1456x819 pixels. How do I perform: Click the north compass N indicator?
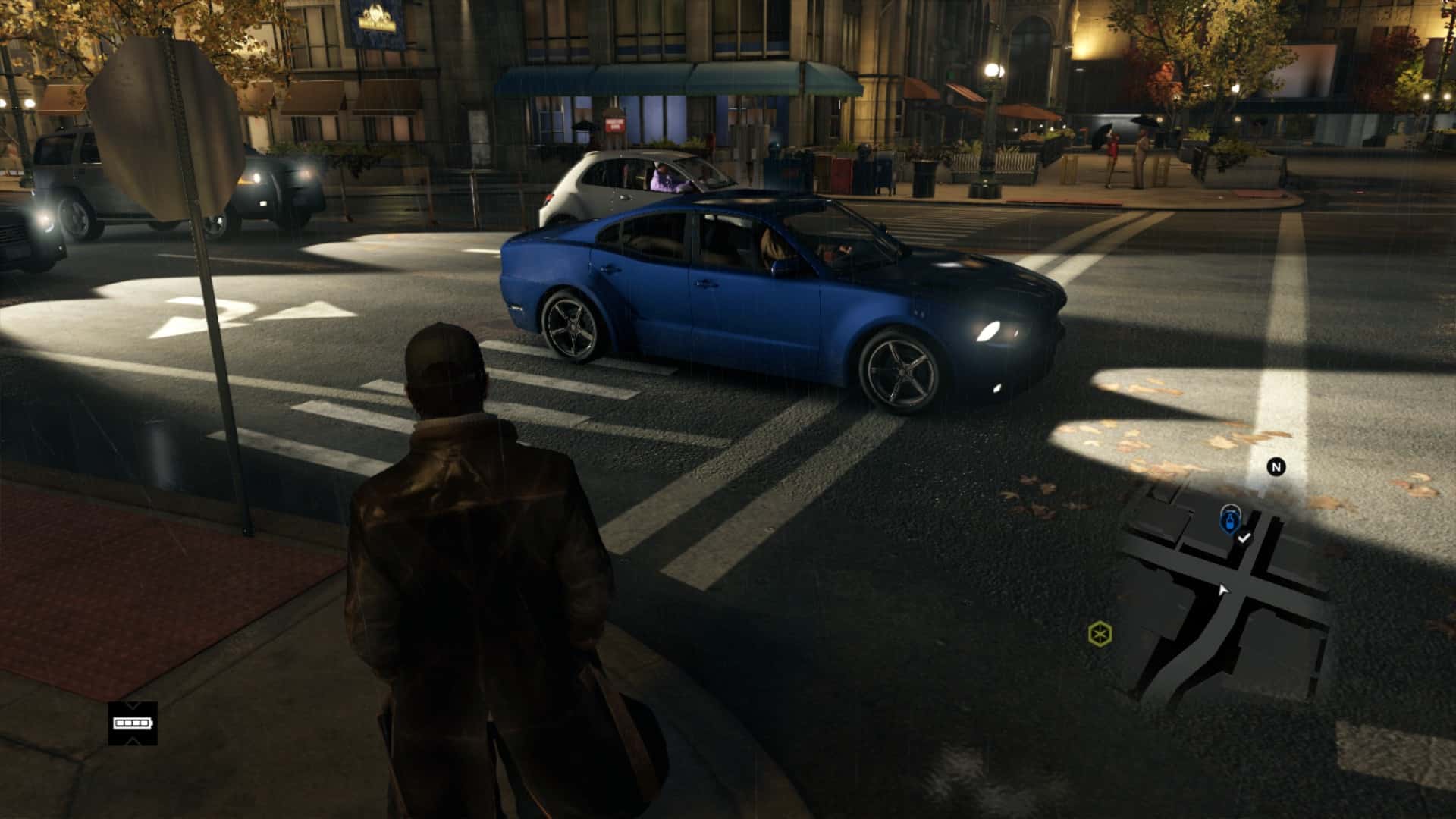[x=1276, y=467]
